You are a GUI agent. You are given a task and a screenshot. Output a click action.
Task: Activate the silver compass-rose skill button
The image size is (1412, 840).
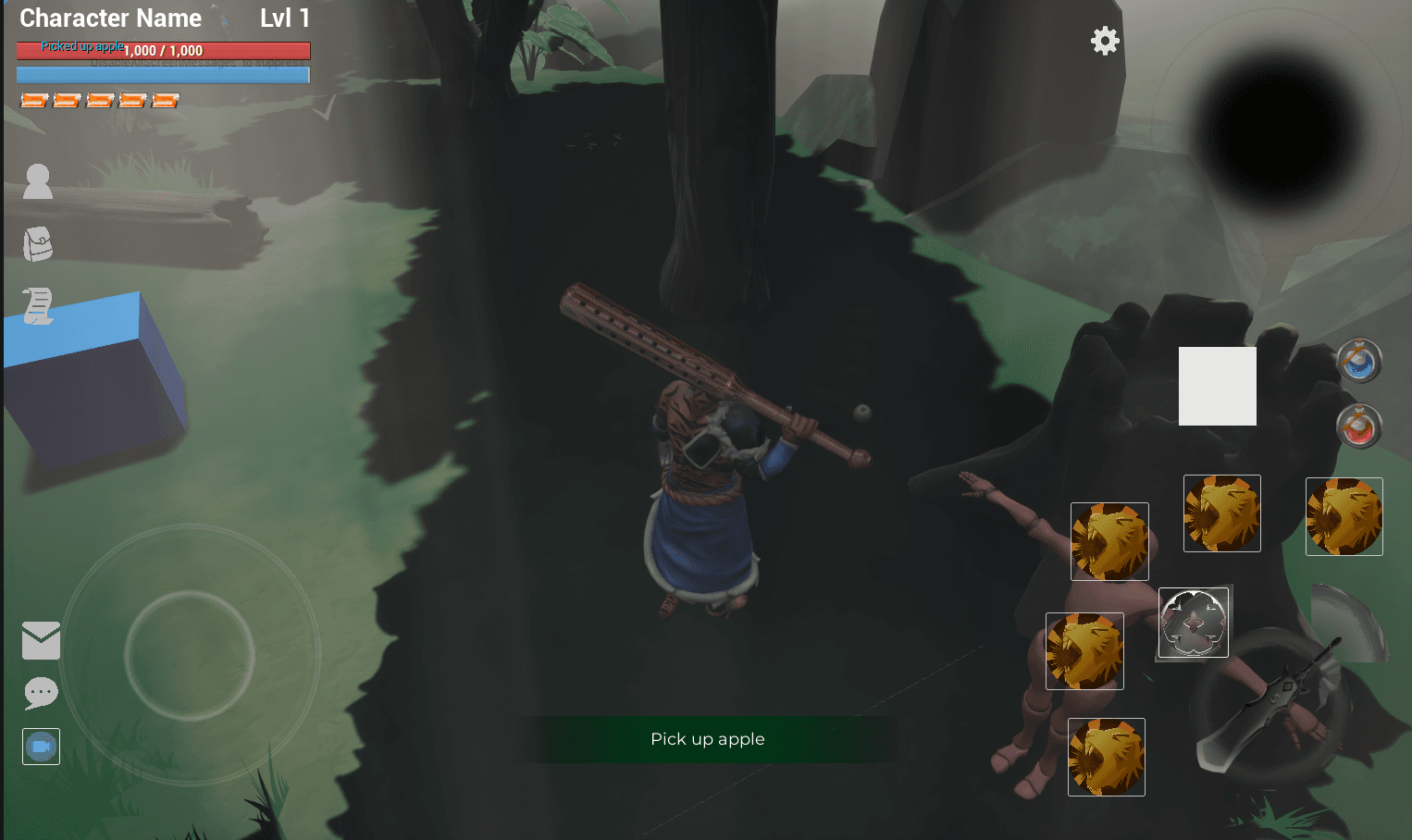pyautogui.click(x=1193, y=622)
